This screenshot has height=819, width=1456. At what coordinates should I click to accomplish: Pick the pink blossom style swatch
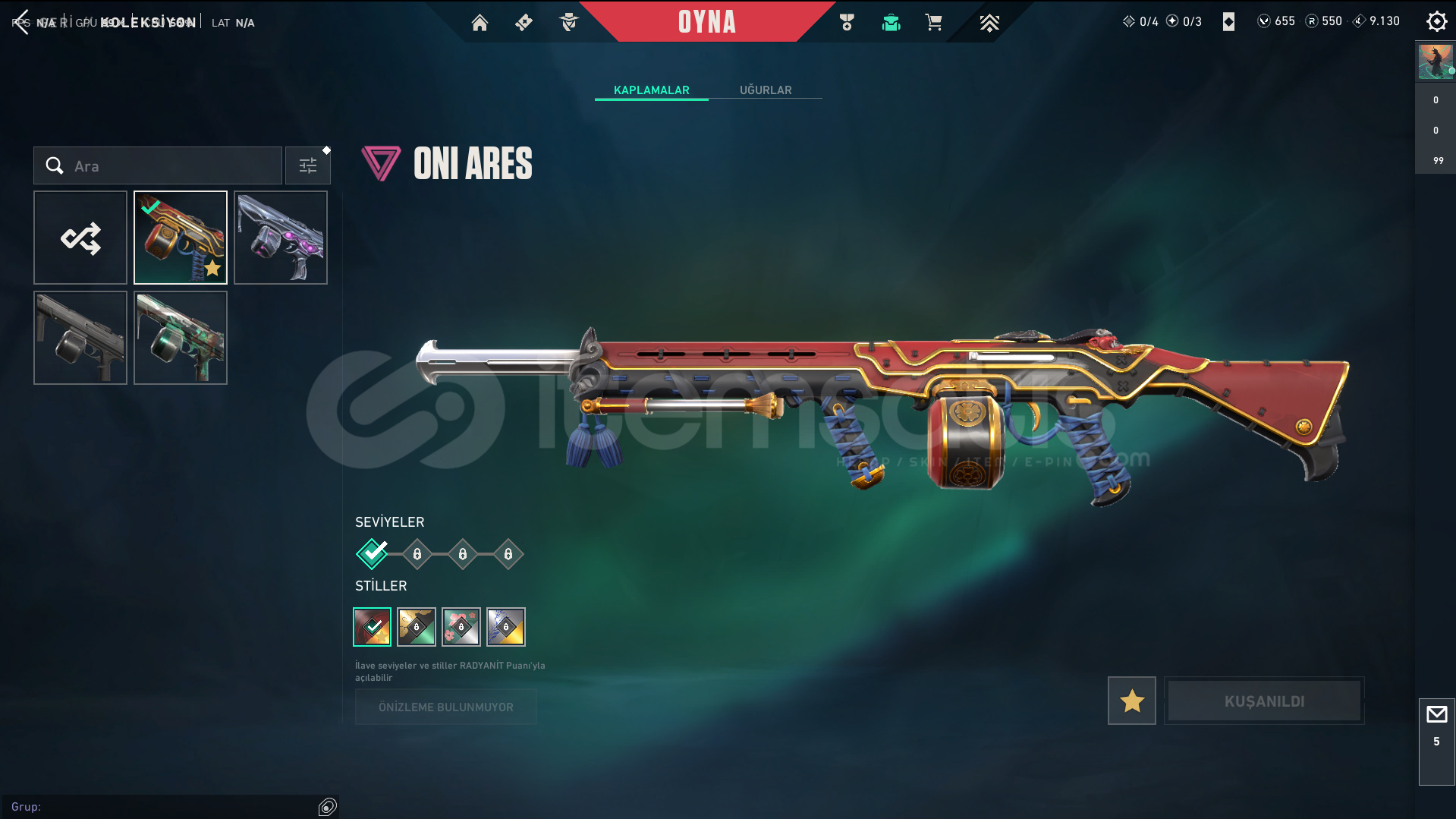[x=461, y=627]
